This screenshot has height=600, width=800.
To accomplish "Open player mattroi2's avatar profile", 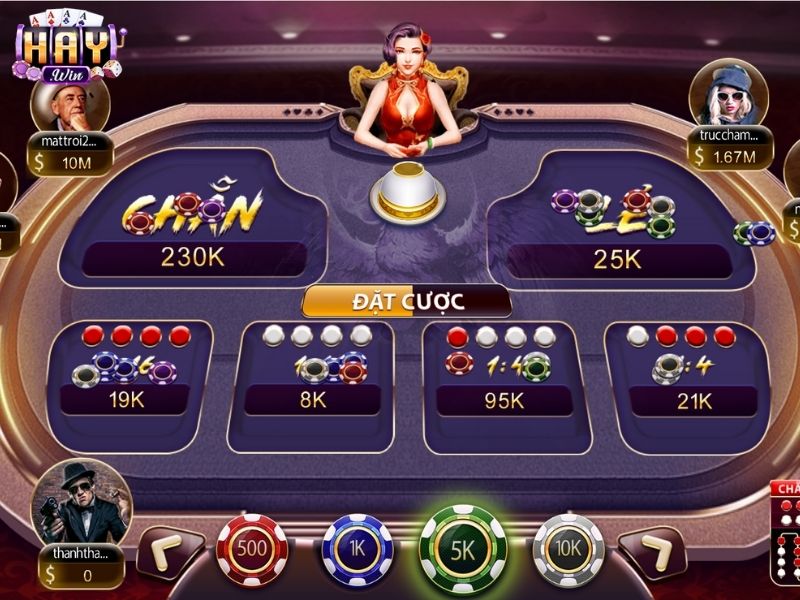I will pyautogui.click(x=70, y=103).
